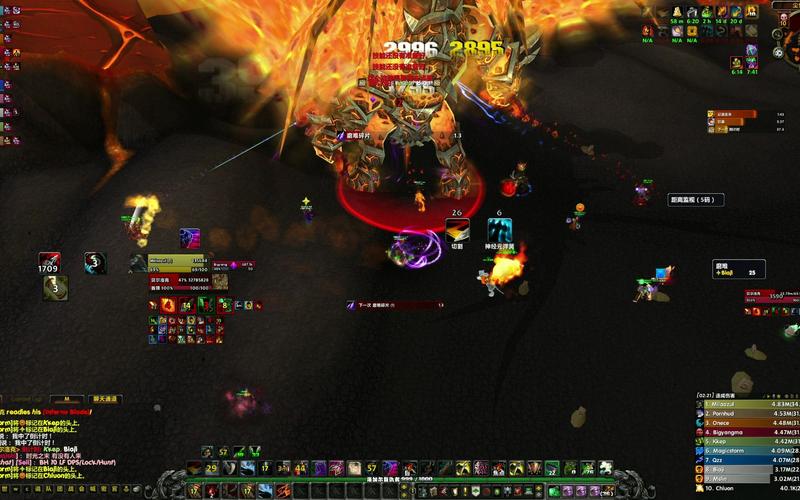Screen dimensions: 800x500
Task: Open the chat channel tab with Chinese label
Action: [x=105, y=399]
